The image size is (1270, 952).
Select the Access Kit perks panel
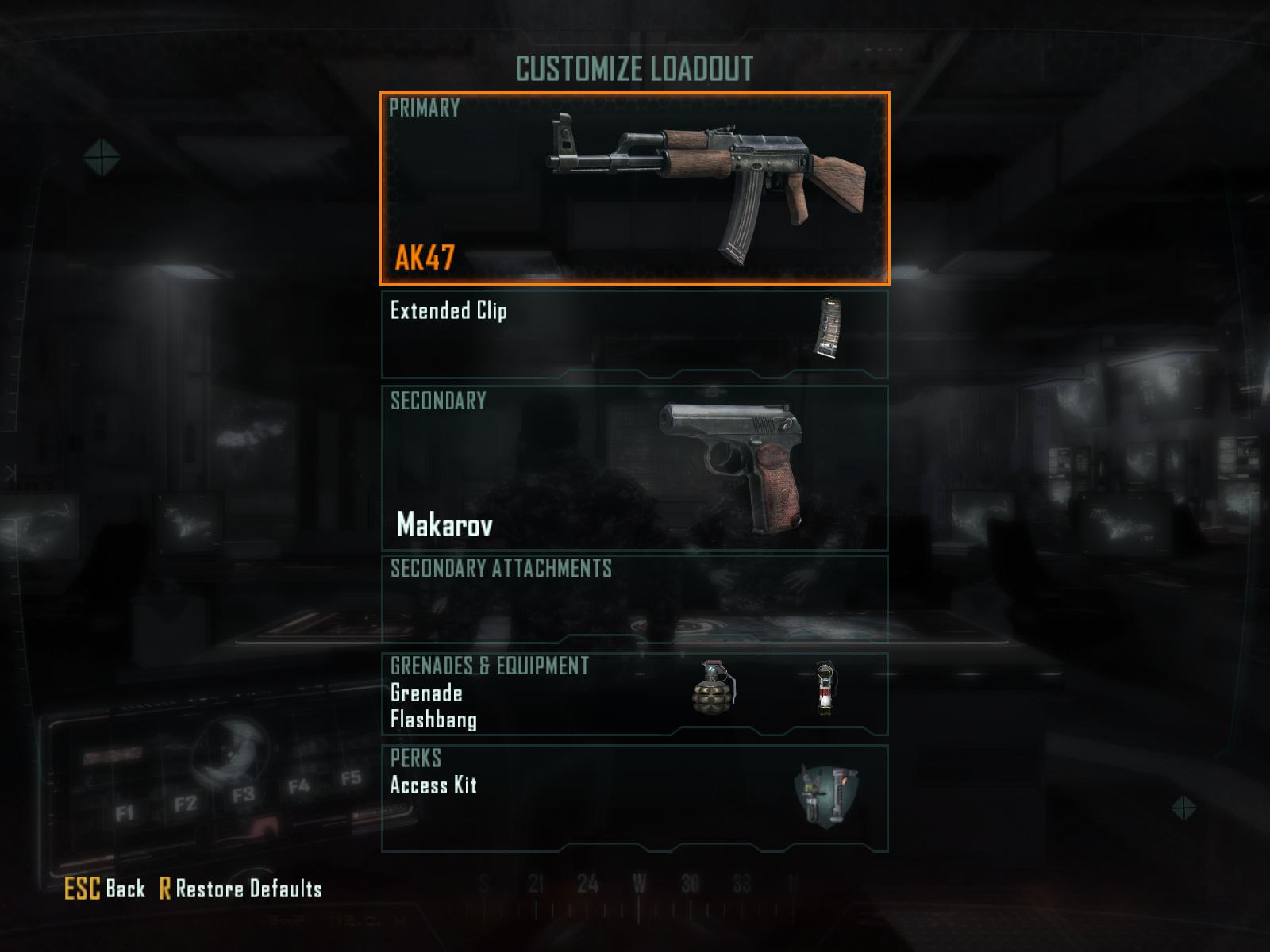(x=635, y=798)
